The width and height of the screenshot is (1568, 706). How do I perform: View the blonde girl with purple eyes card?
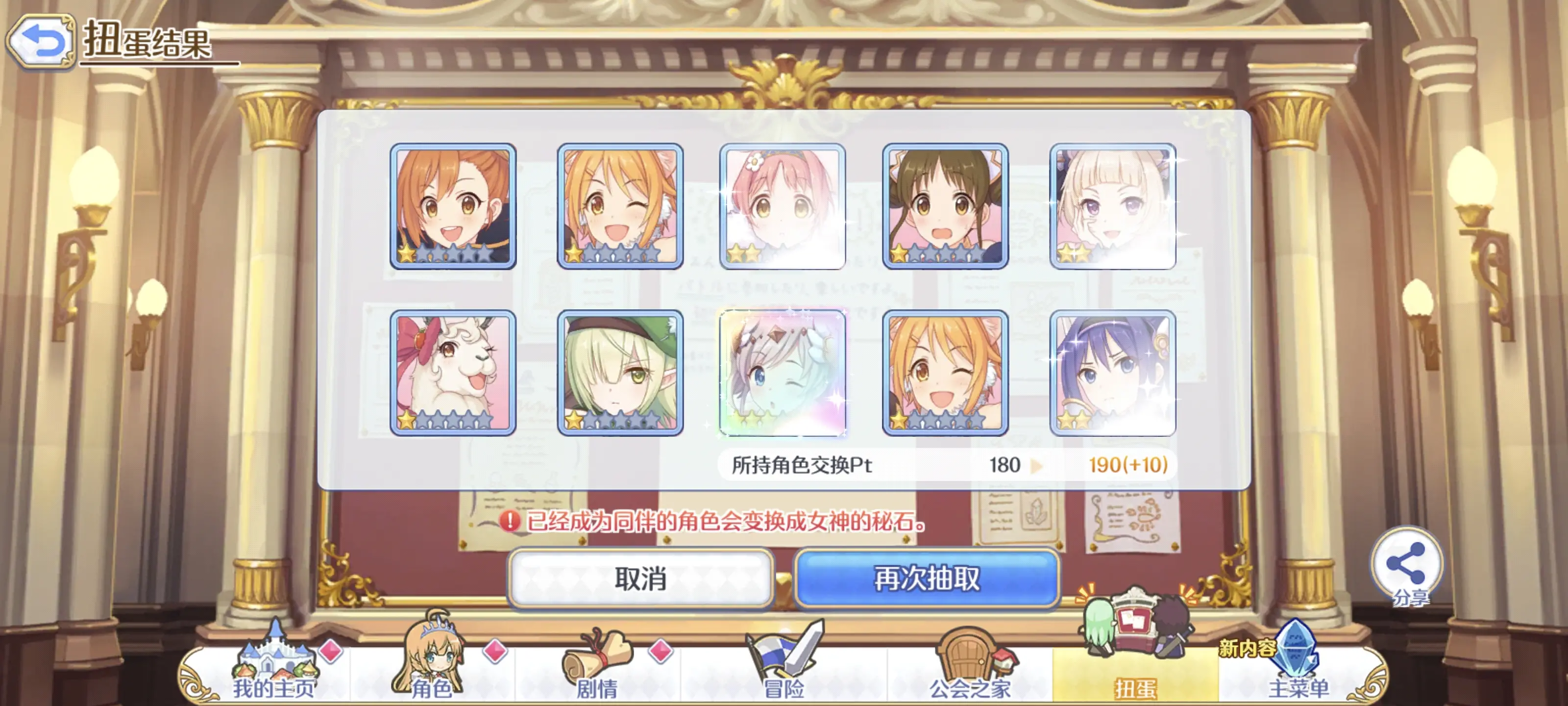point(1113,206)
